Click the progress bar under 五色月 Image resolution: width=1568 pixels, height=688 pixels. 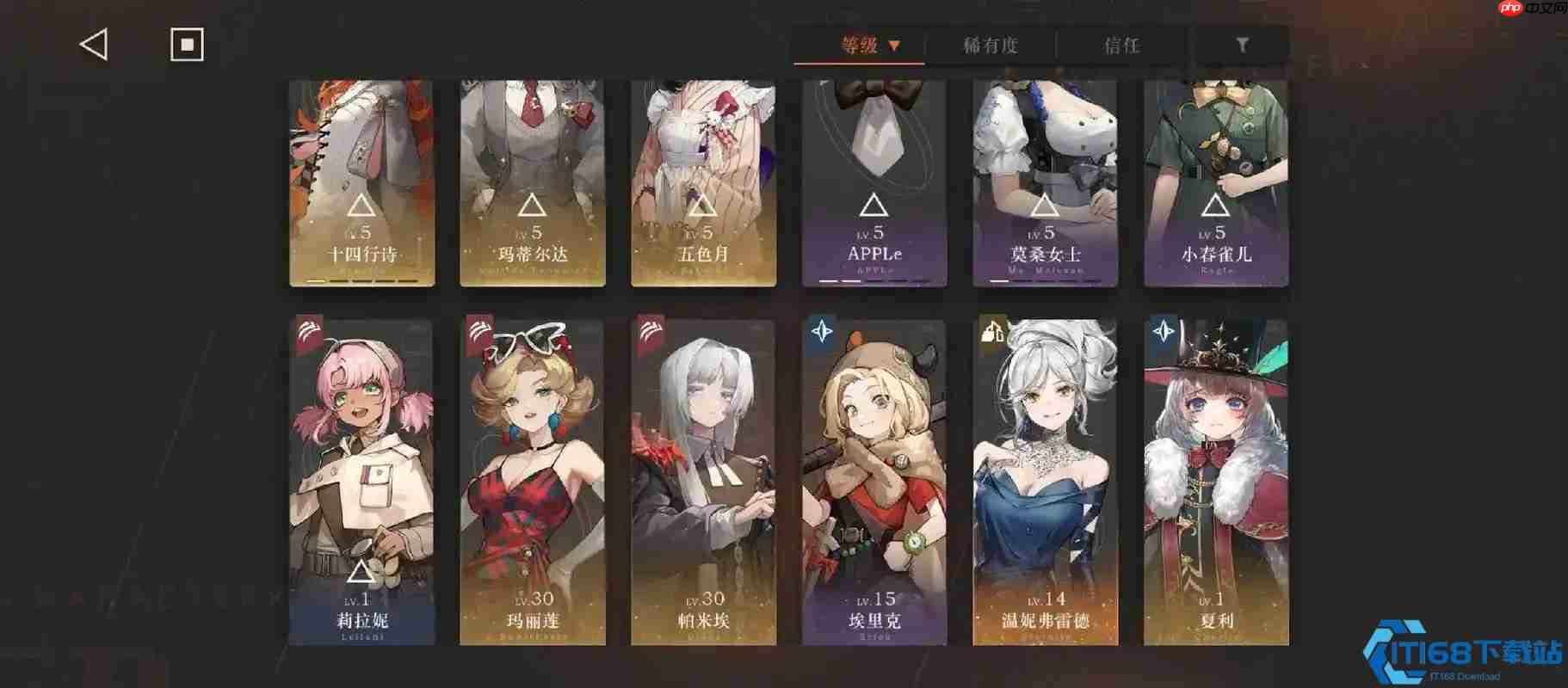pos(703,280)
